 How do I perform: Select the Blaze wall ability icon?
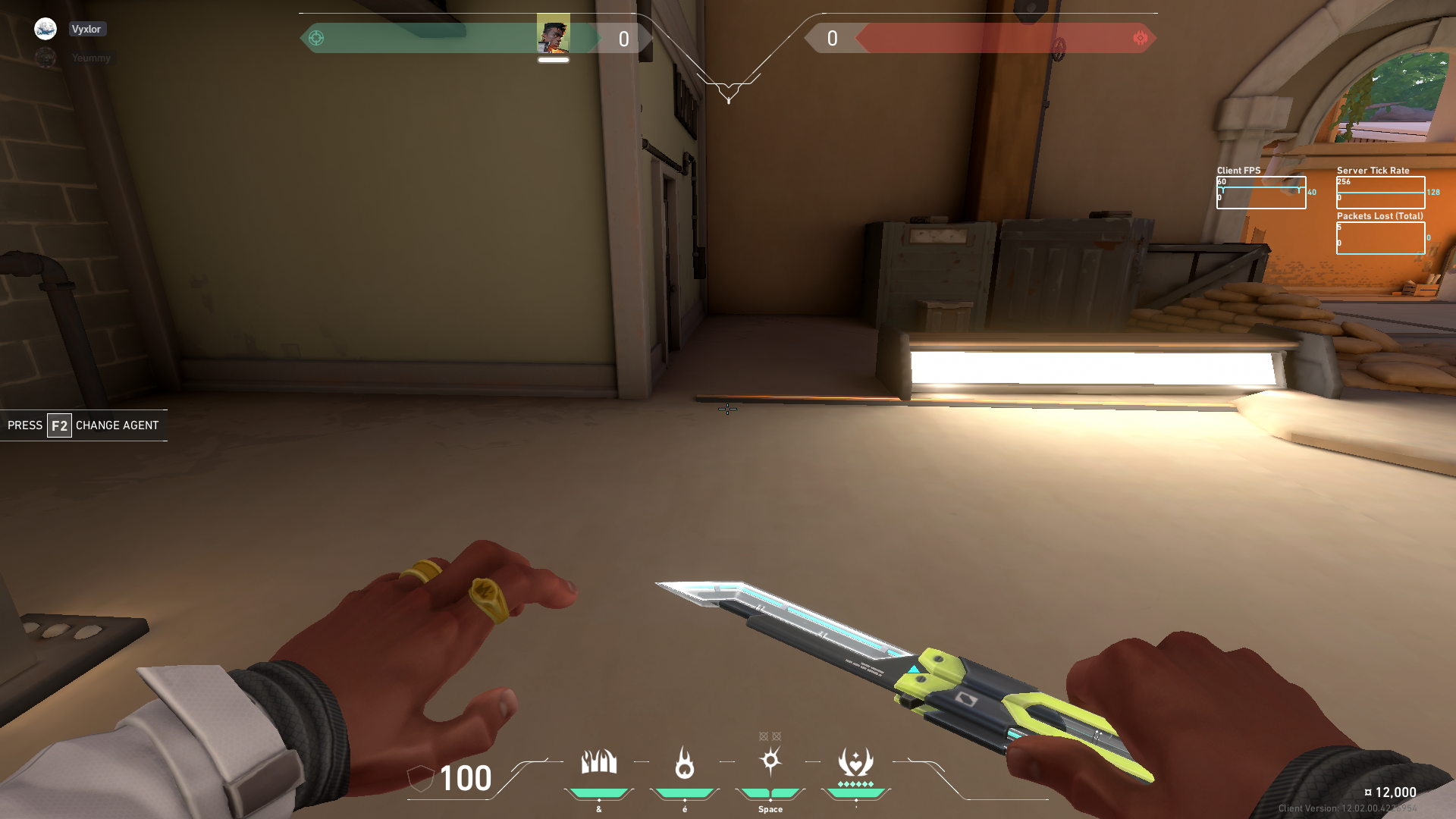[x=599, y=762]
